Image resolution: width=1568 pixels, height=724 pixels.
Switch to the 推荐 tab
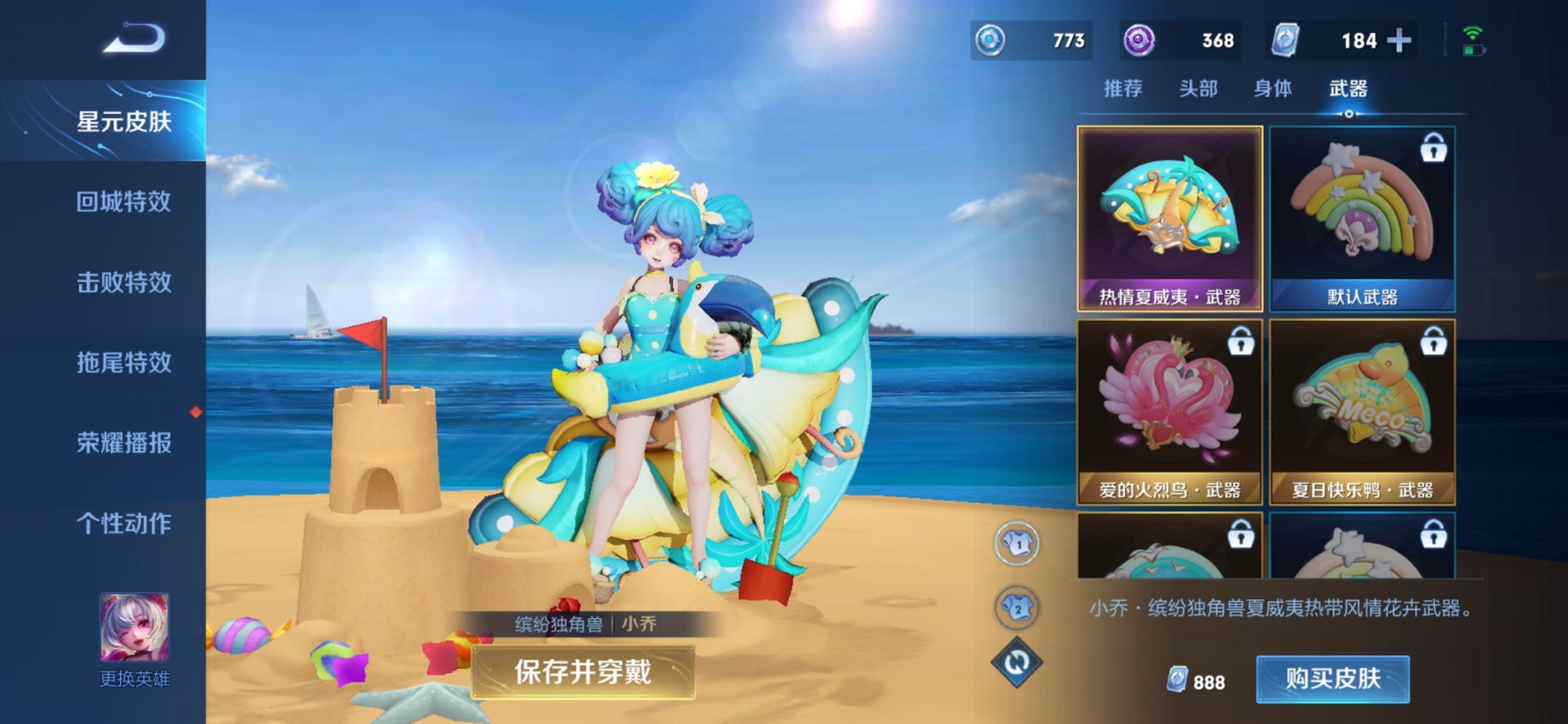1123,89
